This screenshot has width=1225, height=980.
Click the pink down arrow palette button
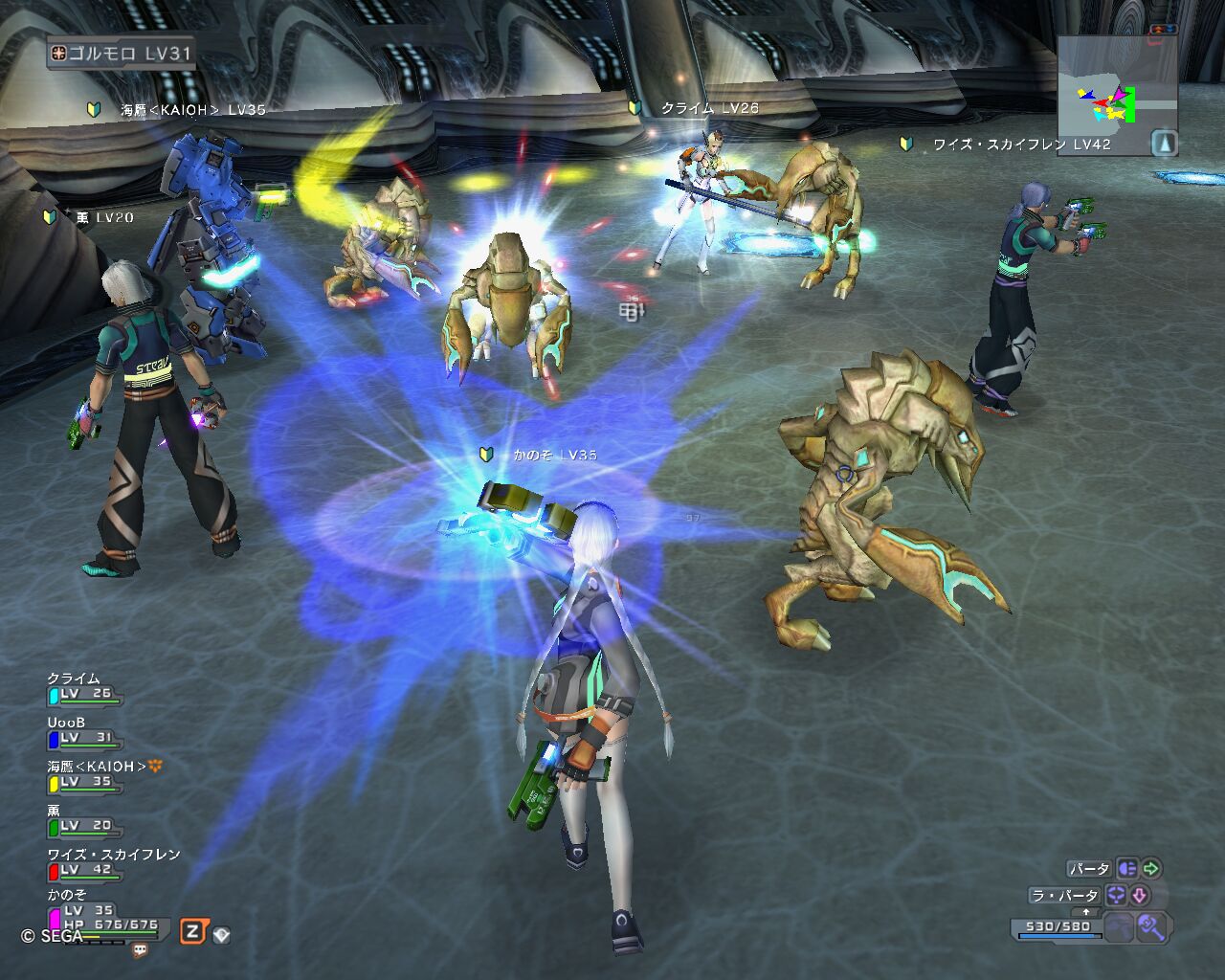pos(1140,896)
